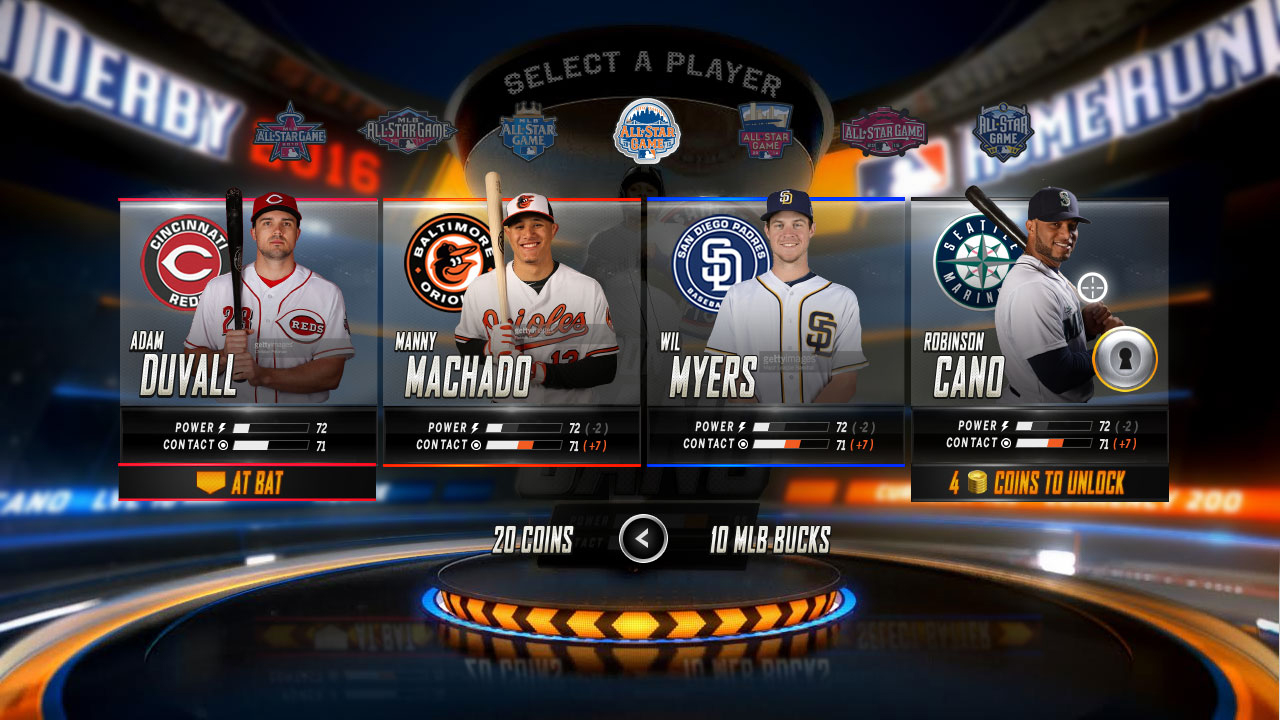Viewport: 1280px width, 720px height.
Task: Select the orange and blue Mets All-Star logo
Action: pos(647,130)
